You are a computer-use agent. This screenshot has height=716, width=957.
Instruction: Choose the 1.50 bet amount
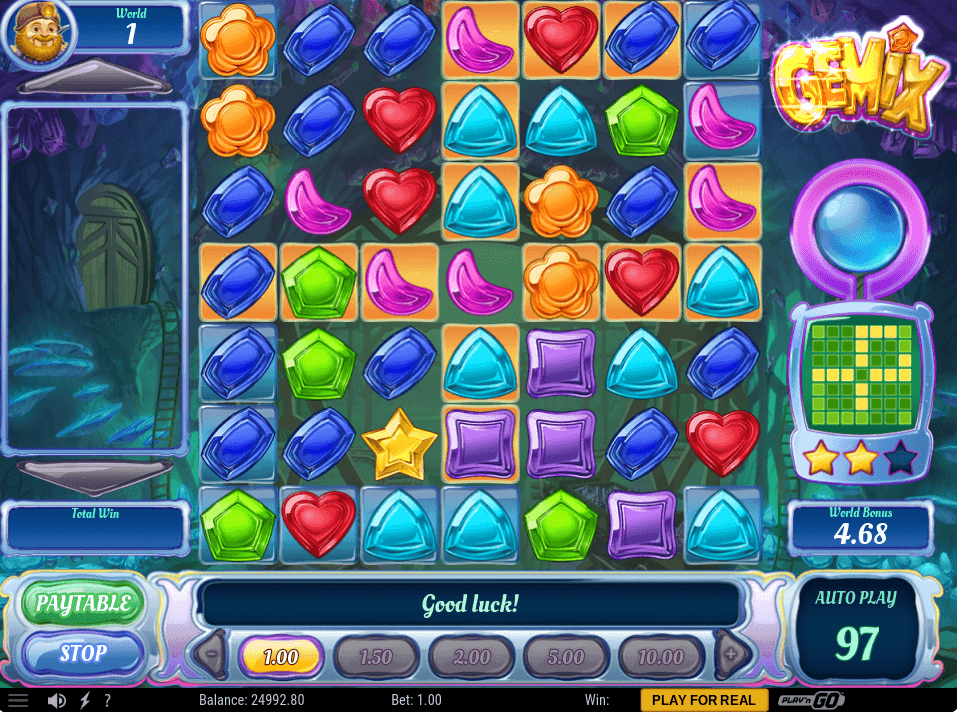pyautogui.click(x=375, y=657)
